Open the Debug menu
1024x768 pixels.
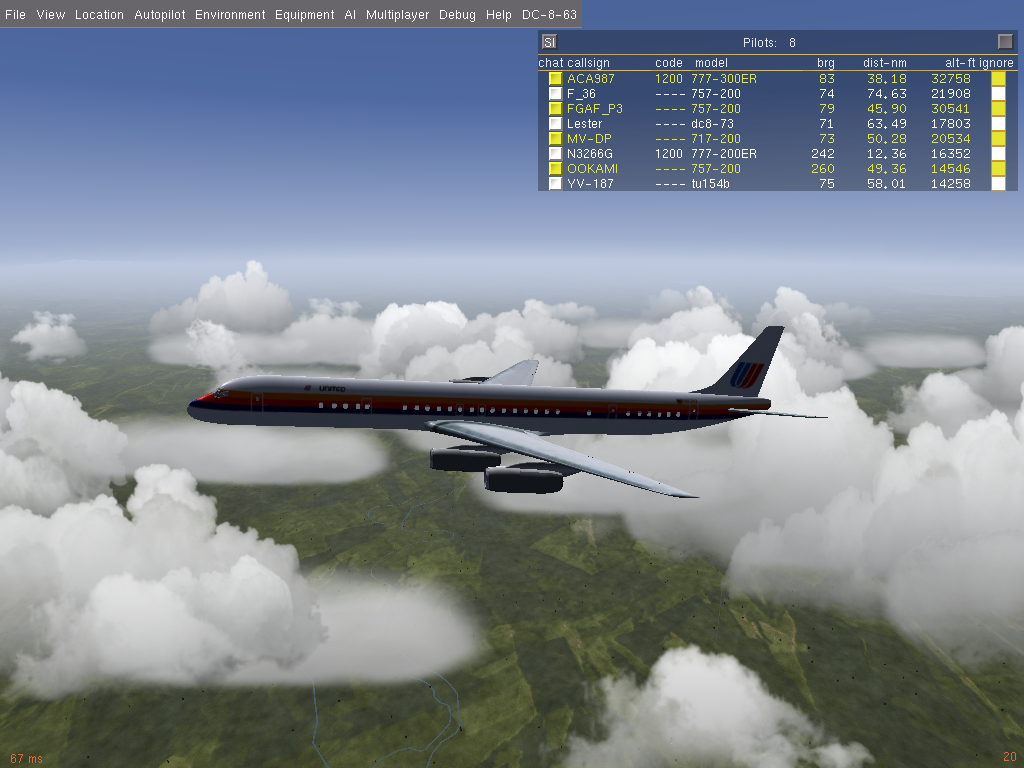point(457,15)
